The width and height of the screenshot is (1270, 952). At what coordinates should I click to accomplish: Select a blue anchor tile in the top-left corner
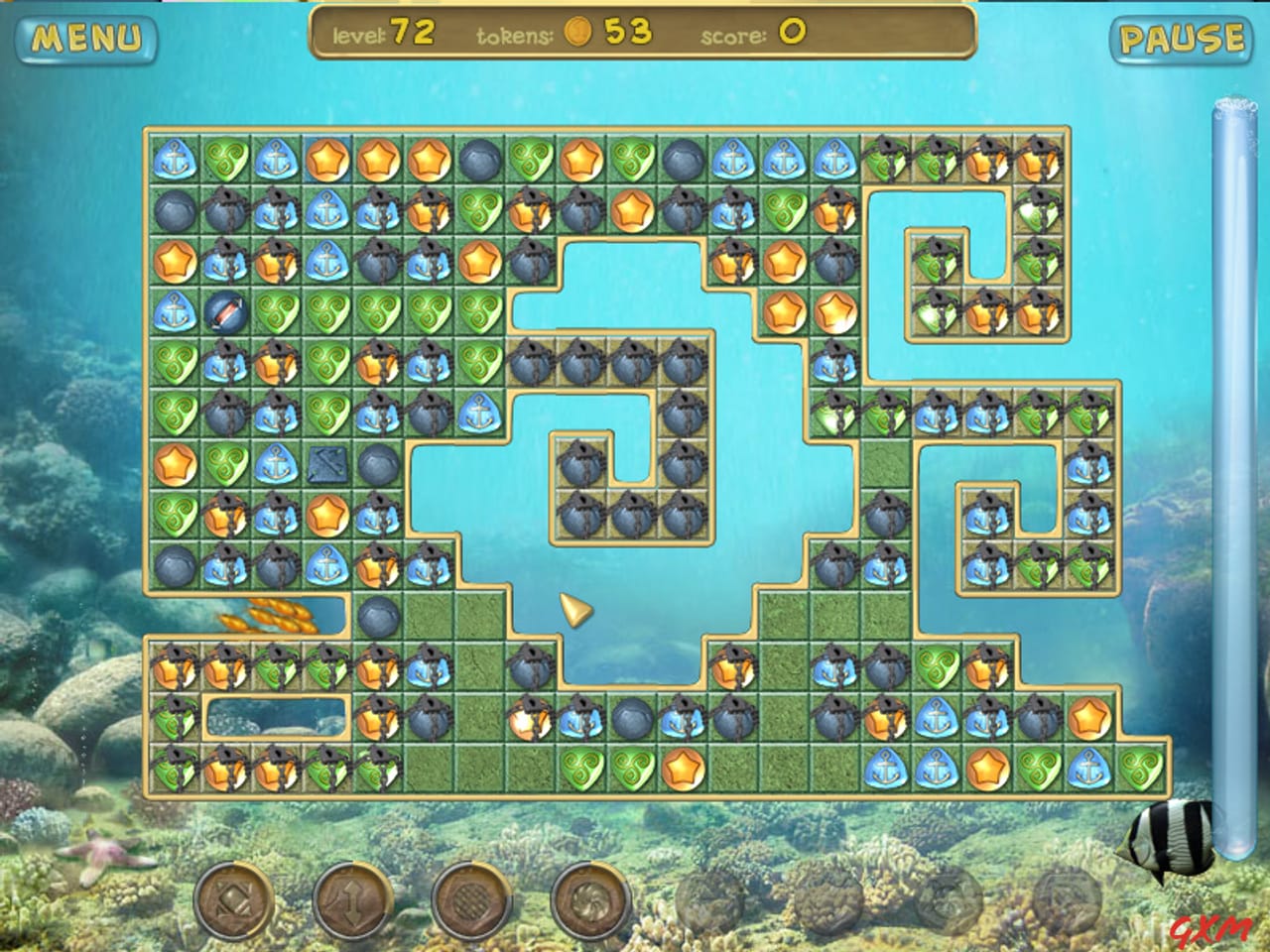point(174,157)
